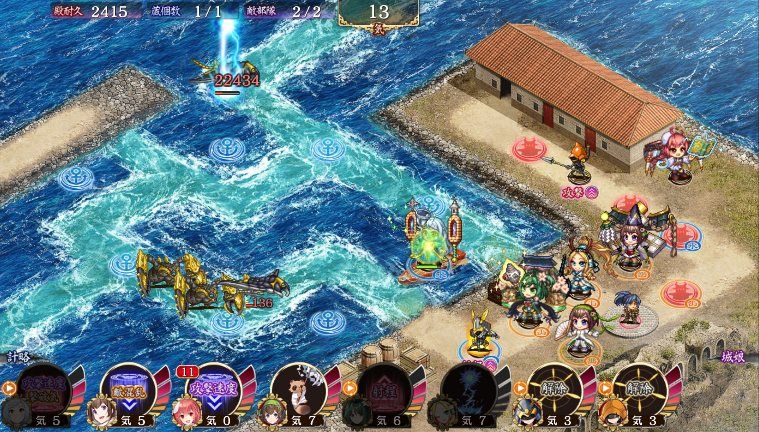Switch to the 城娘 unit list
Screen dimensions: 759x432
(x=732, y=357)
